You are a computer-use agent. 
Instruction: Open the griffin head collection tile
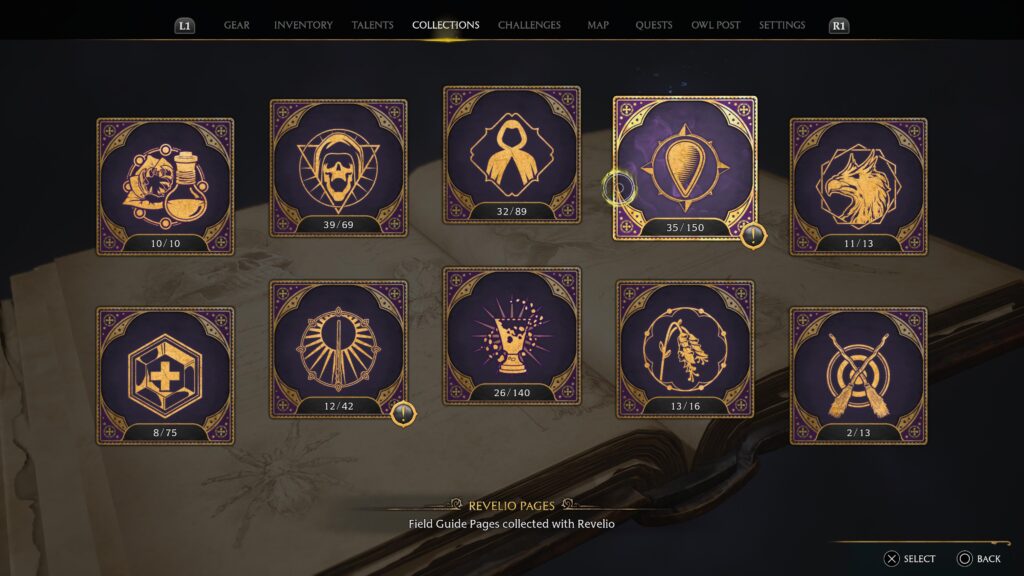click(x=858, y=187)
